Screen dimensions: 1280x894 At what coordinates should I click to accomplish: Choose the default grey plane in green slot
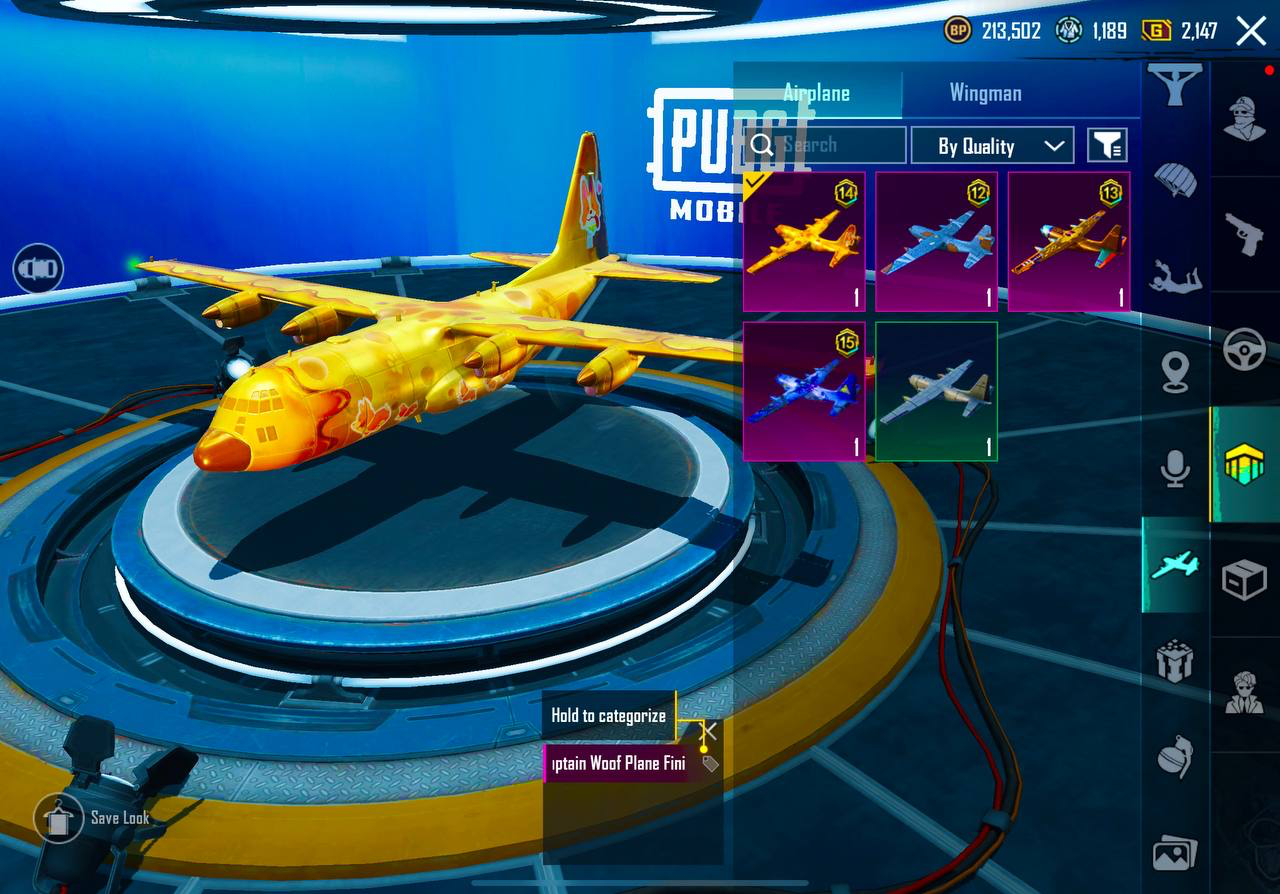[x=936, y=391]
